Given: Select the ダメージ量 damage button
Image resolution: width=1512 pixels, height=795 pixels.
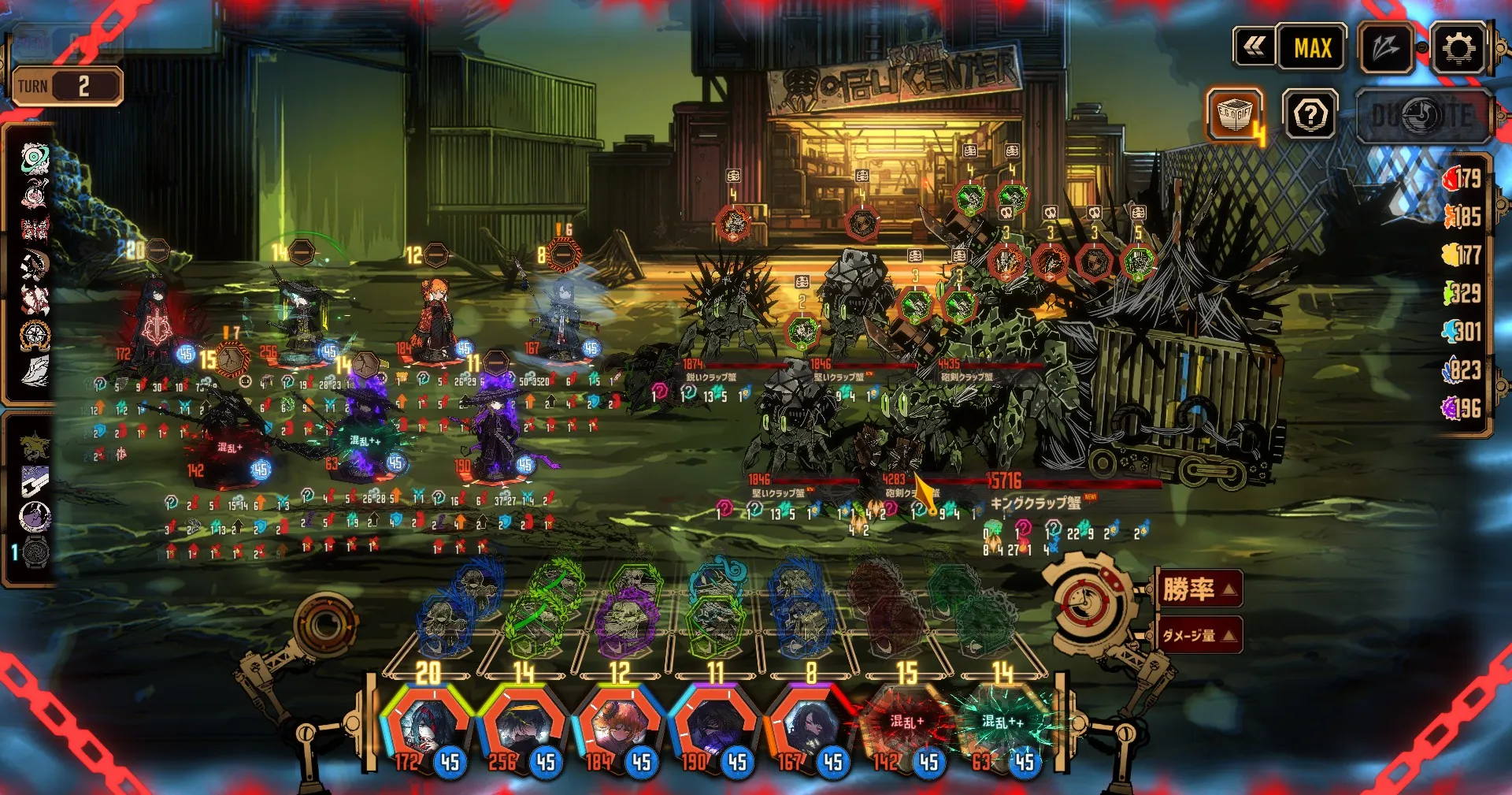Looking at the screenshot, I should coord(1199,635).
